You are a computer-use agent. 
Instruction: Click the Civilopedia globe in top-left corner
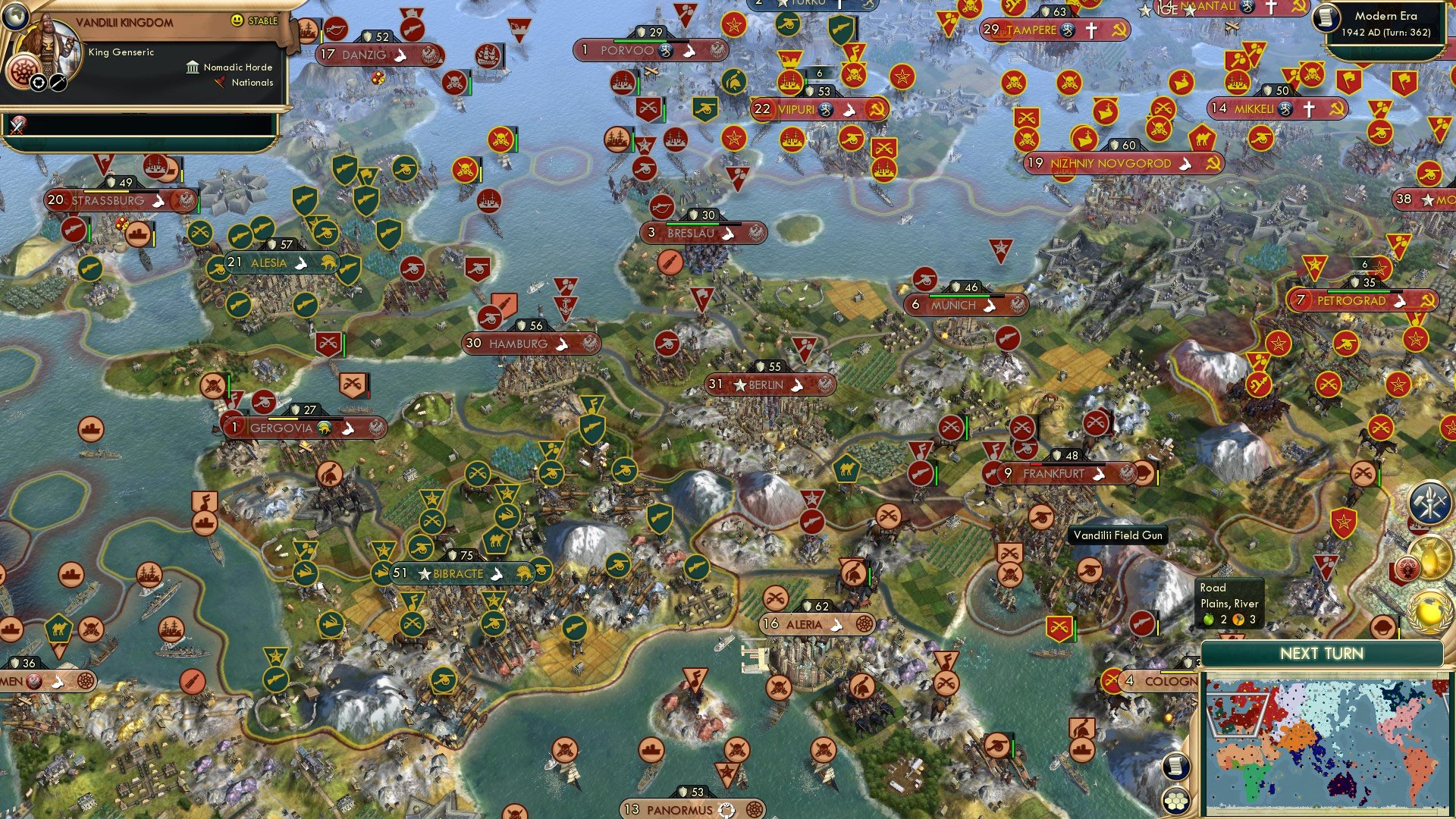15,17
